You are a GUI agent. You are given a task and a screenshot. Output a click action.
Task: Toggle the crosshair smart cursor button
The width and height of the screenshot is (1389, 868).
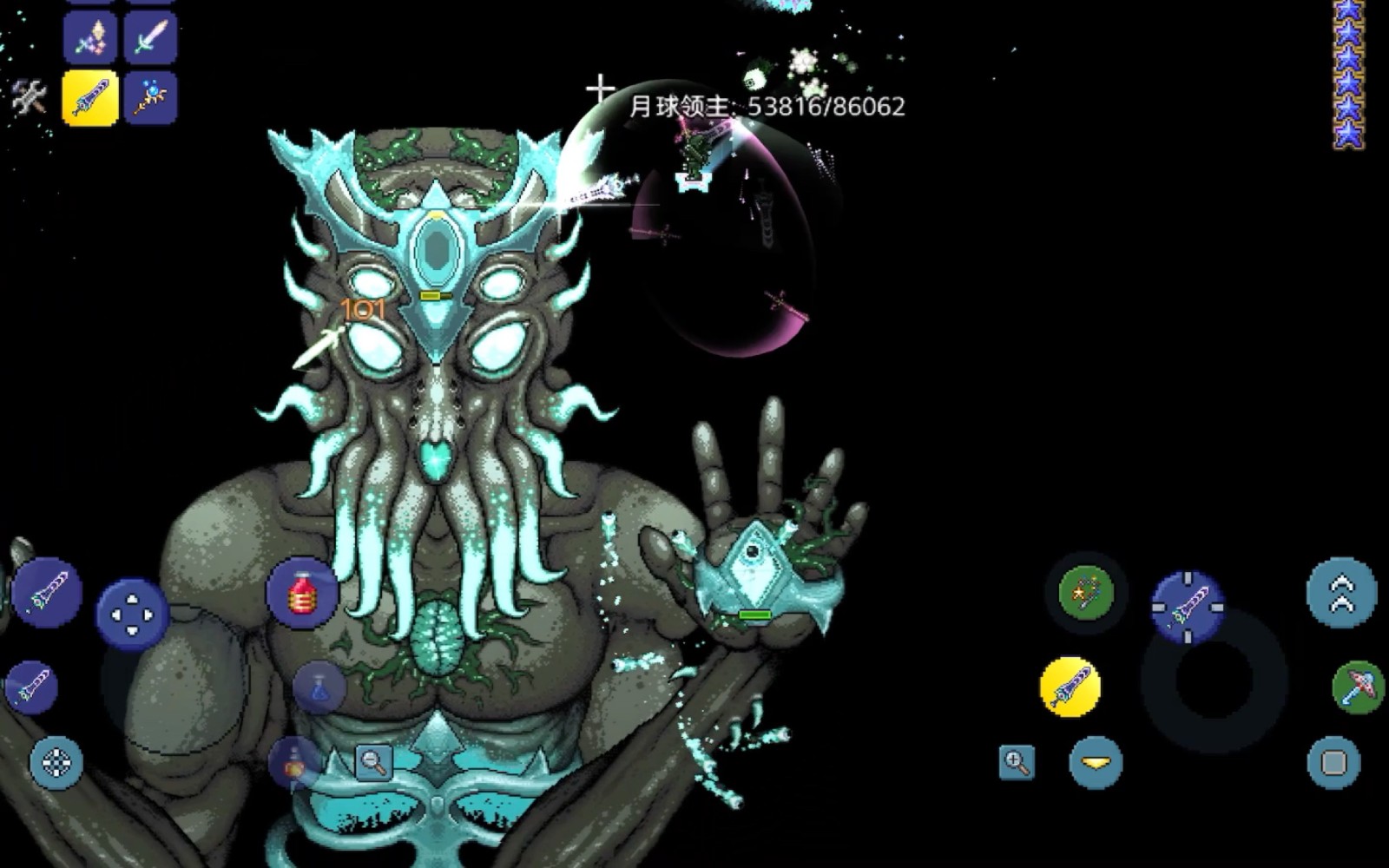click(56, 763)
